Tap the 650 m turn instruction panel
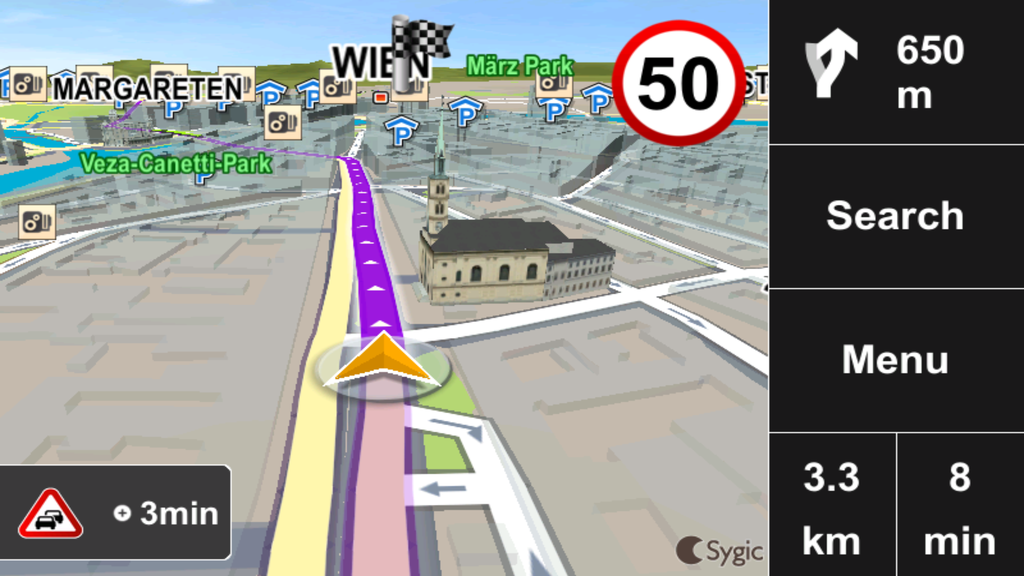Viewport: 1024px width, 576px height. pyautogui.click(x=895, y=72)
